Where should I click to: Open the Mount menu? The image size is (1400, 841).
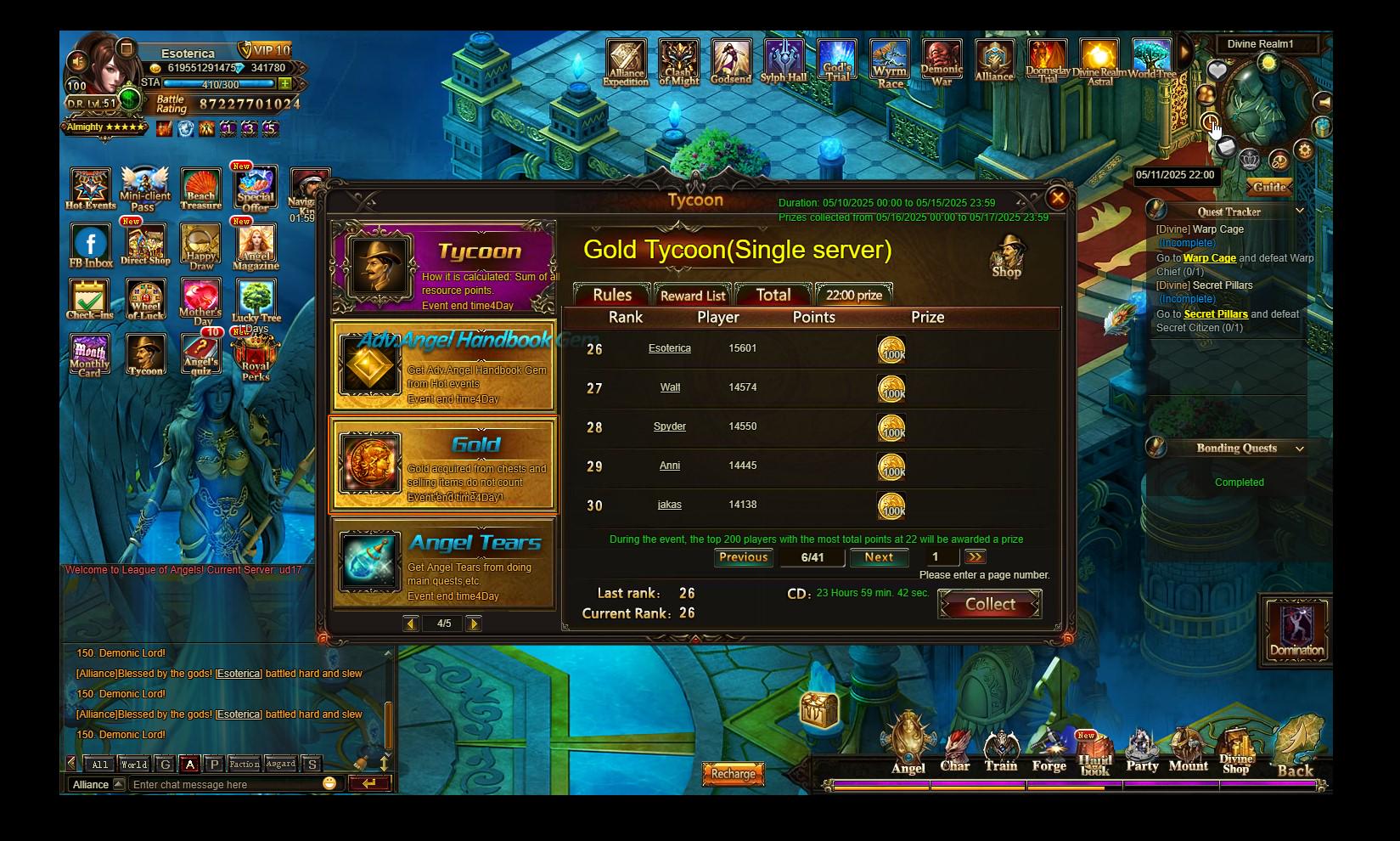[x=1188, y=752]
